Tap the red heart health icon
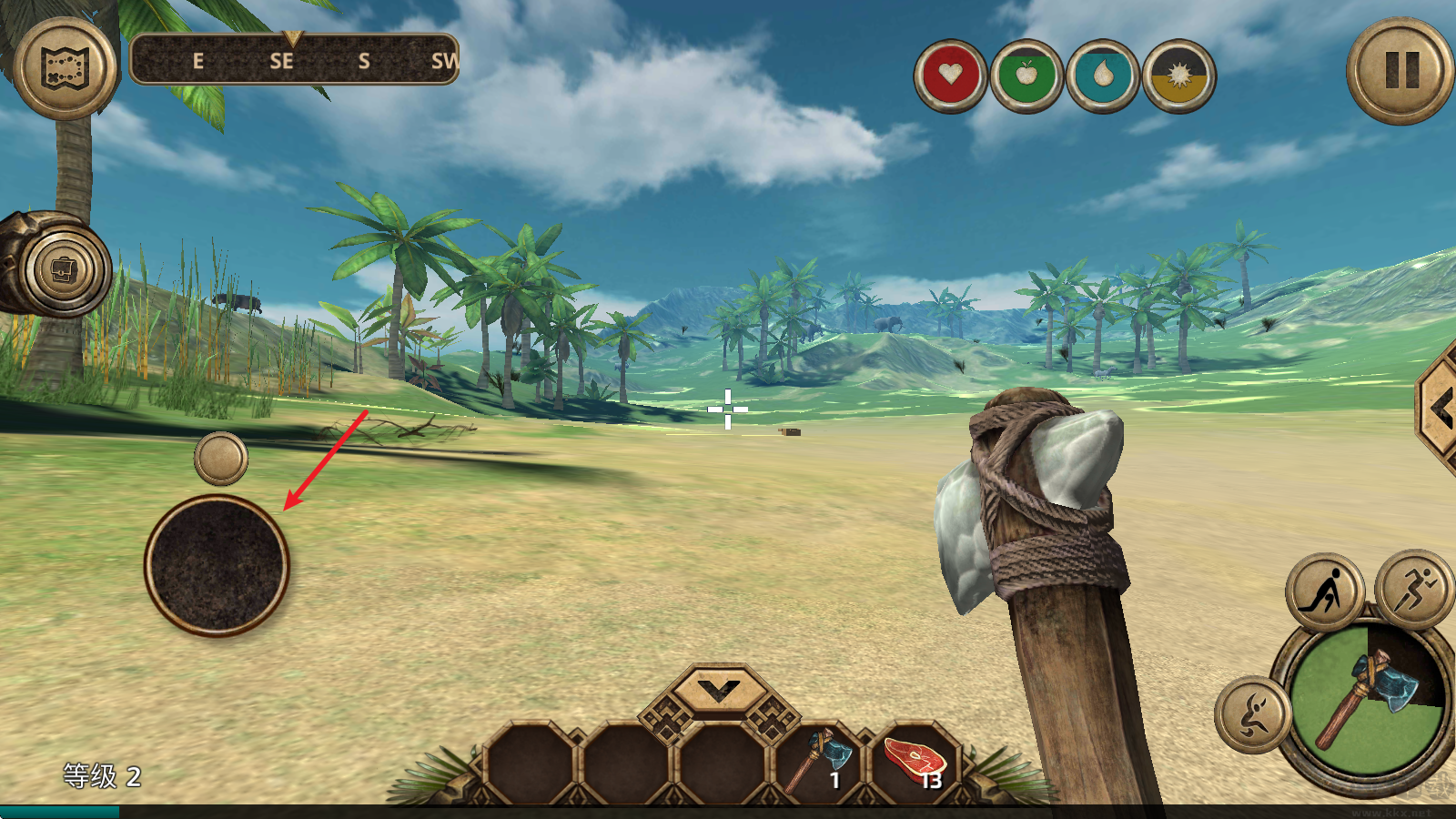Image resolution: width=1456 pixels, height=819 pixels. click(x=951, y=76)
